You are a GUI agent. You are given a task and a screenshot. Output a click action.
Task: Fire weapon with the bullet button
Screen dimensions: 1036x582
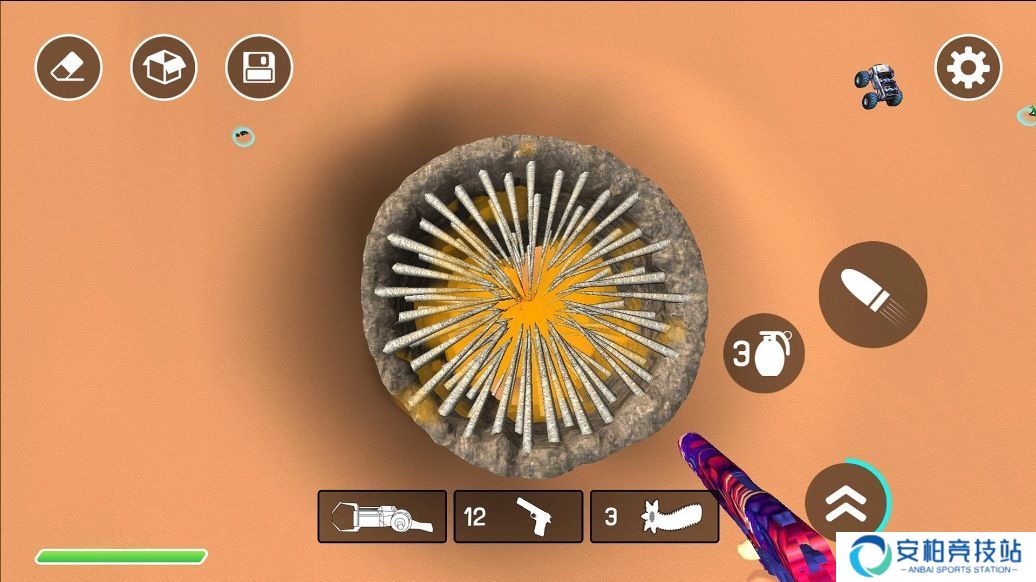[872, 294]
